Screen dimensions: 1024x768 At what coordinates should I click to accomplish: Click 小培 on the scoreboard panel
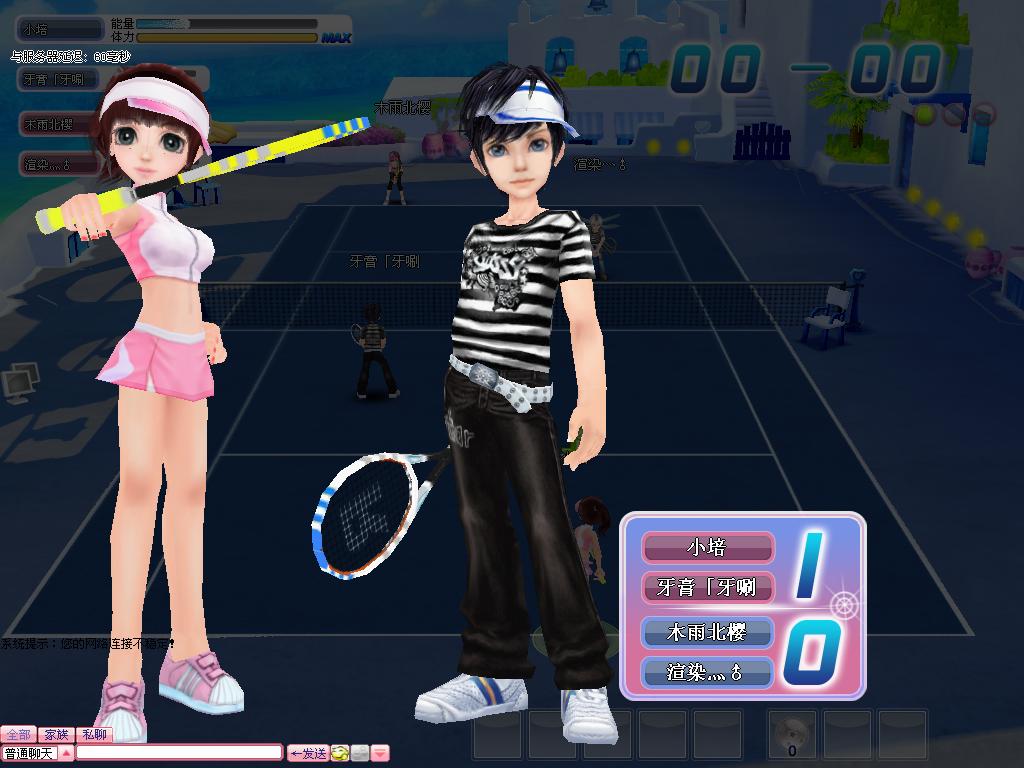707,548
